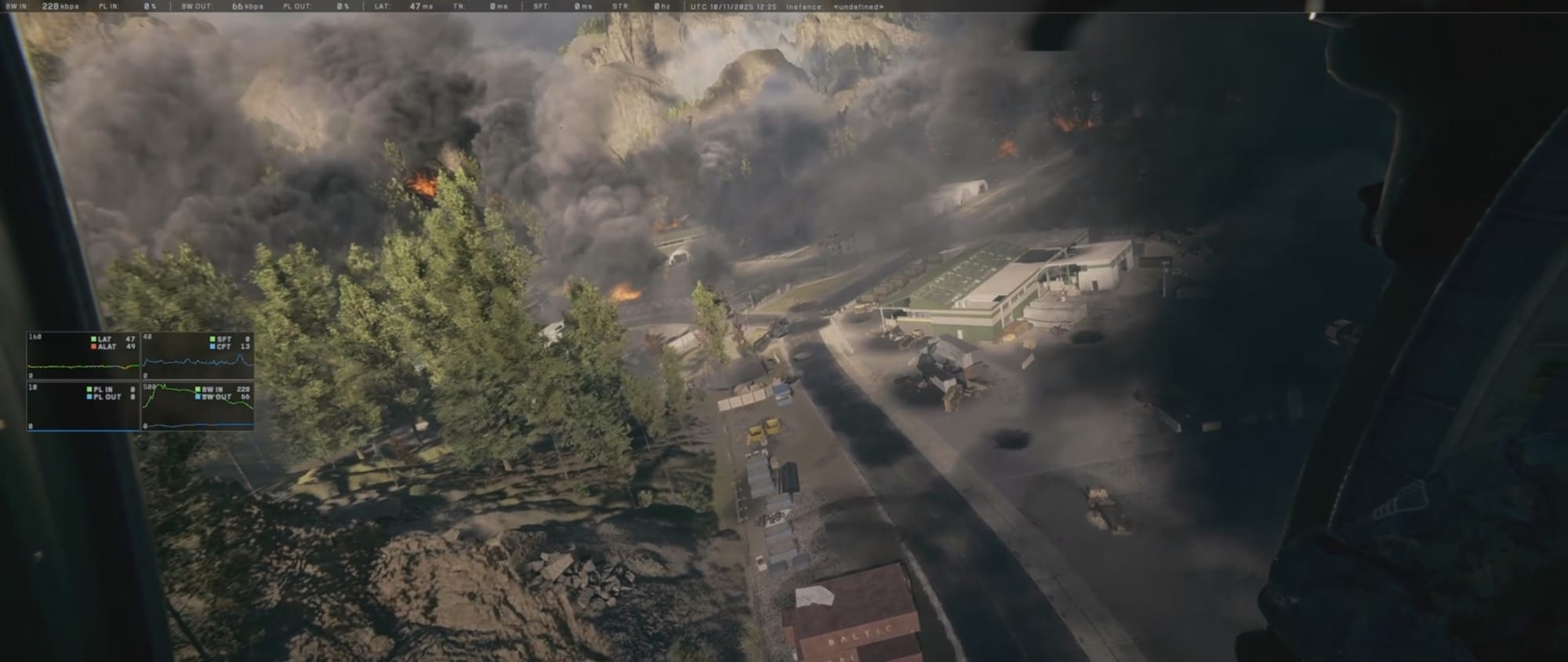
Task: Toggle the blue CFT series in the SFT/CFT graph
Action: click(x=213, y=347)
